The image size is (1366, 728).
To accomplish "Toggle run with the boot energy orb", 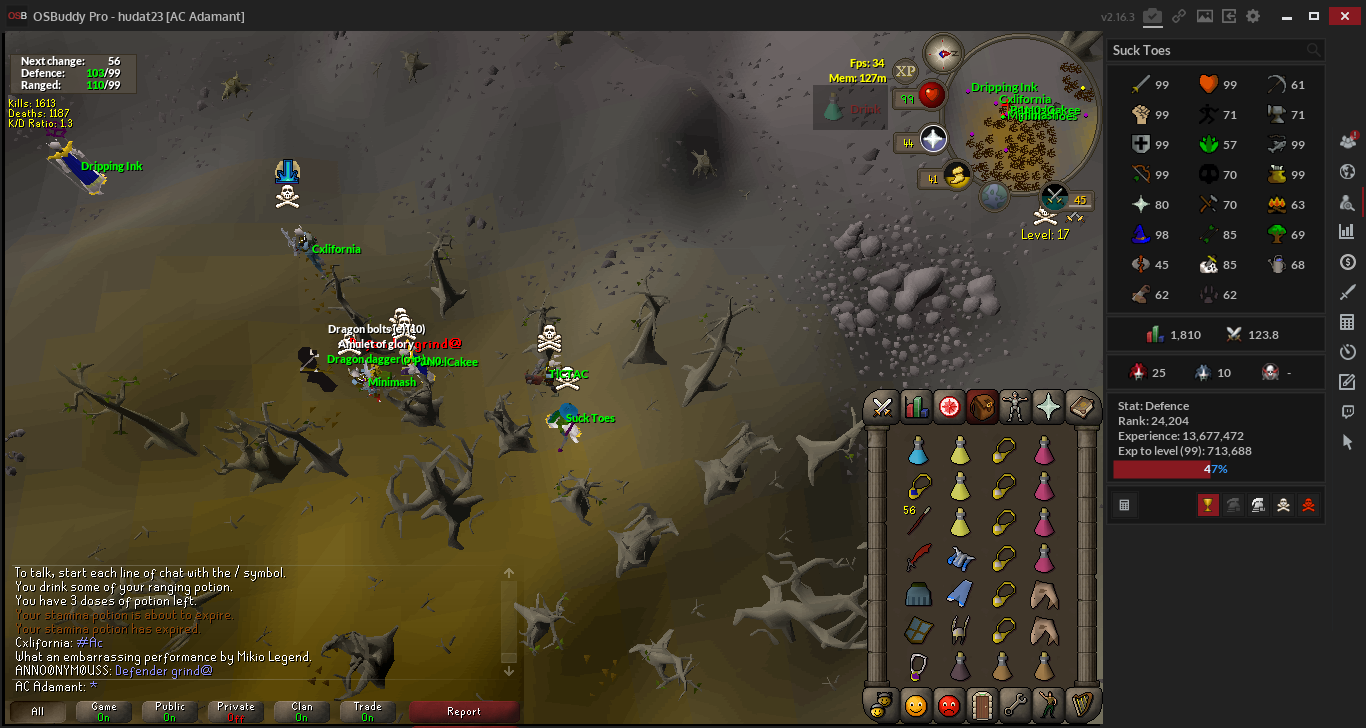I will click(957, 177).
